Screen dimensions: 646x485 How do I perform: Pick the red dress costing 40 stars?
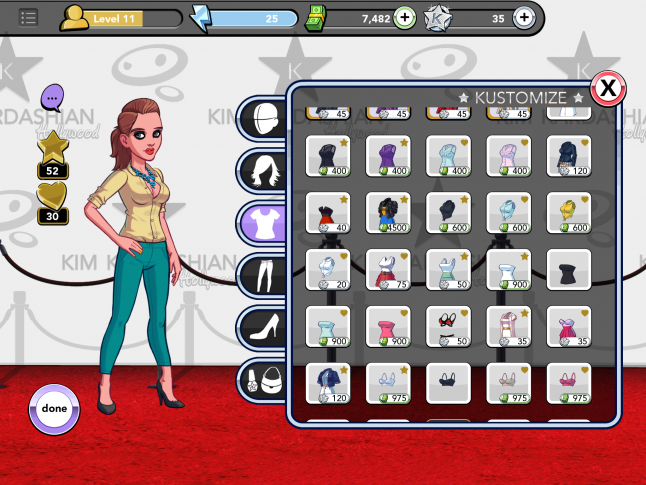(328, 213)
